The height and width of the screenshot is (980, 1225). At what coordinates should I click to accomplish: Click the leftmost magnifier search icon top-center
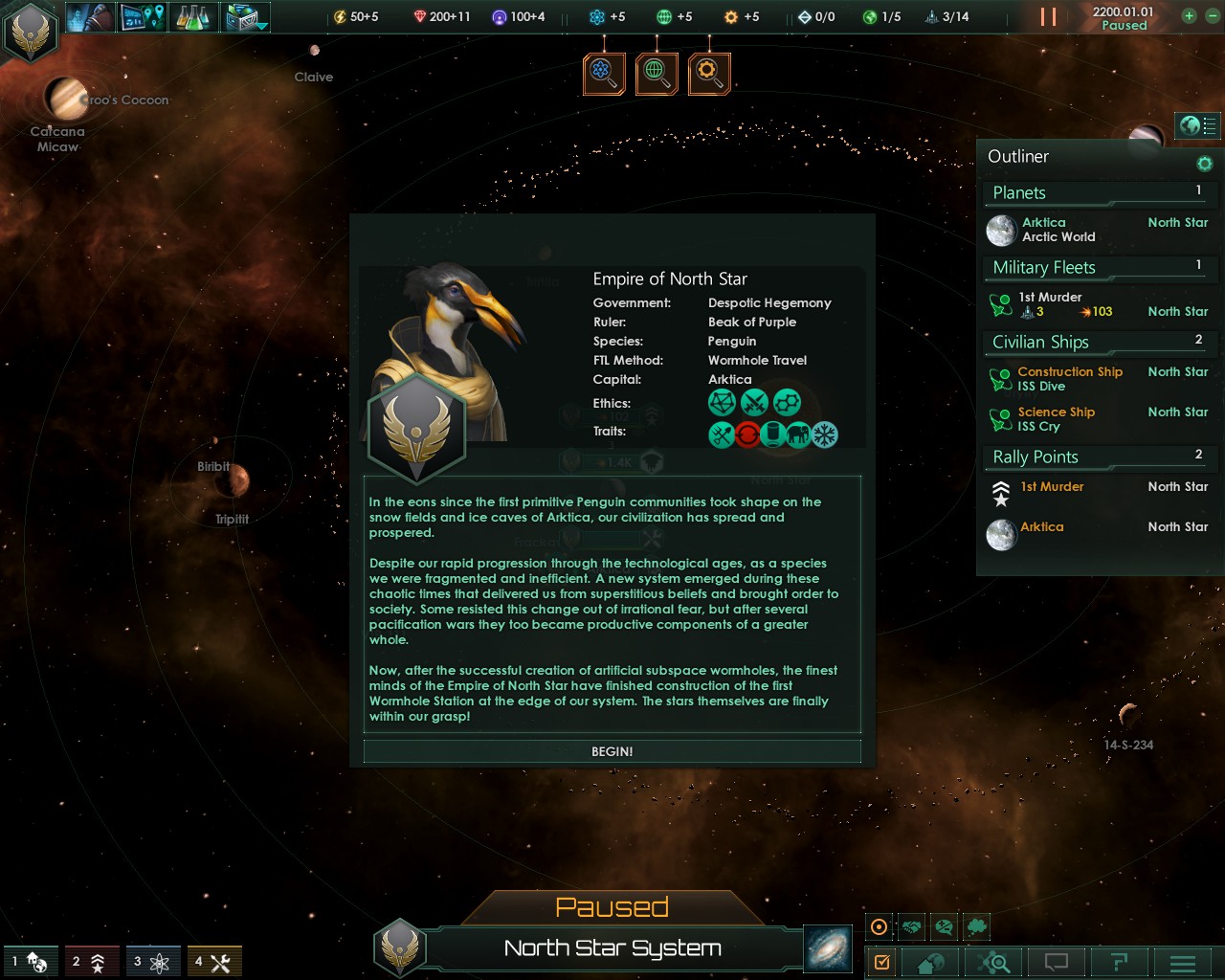click(x=603, y=73)
